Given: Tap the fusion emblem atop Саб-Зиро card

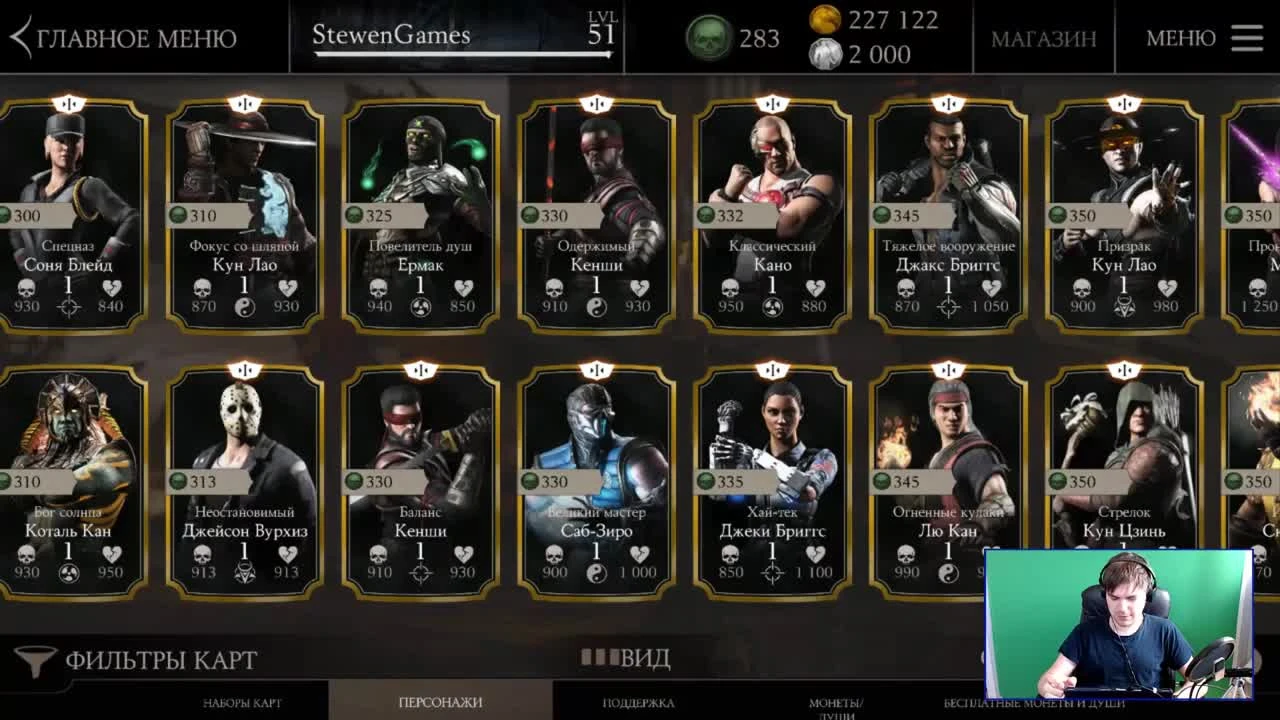Looking at the screenshot, I should point(597,371).
